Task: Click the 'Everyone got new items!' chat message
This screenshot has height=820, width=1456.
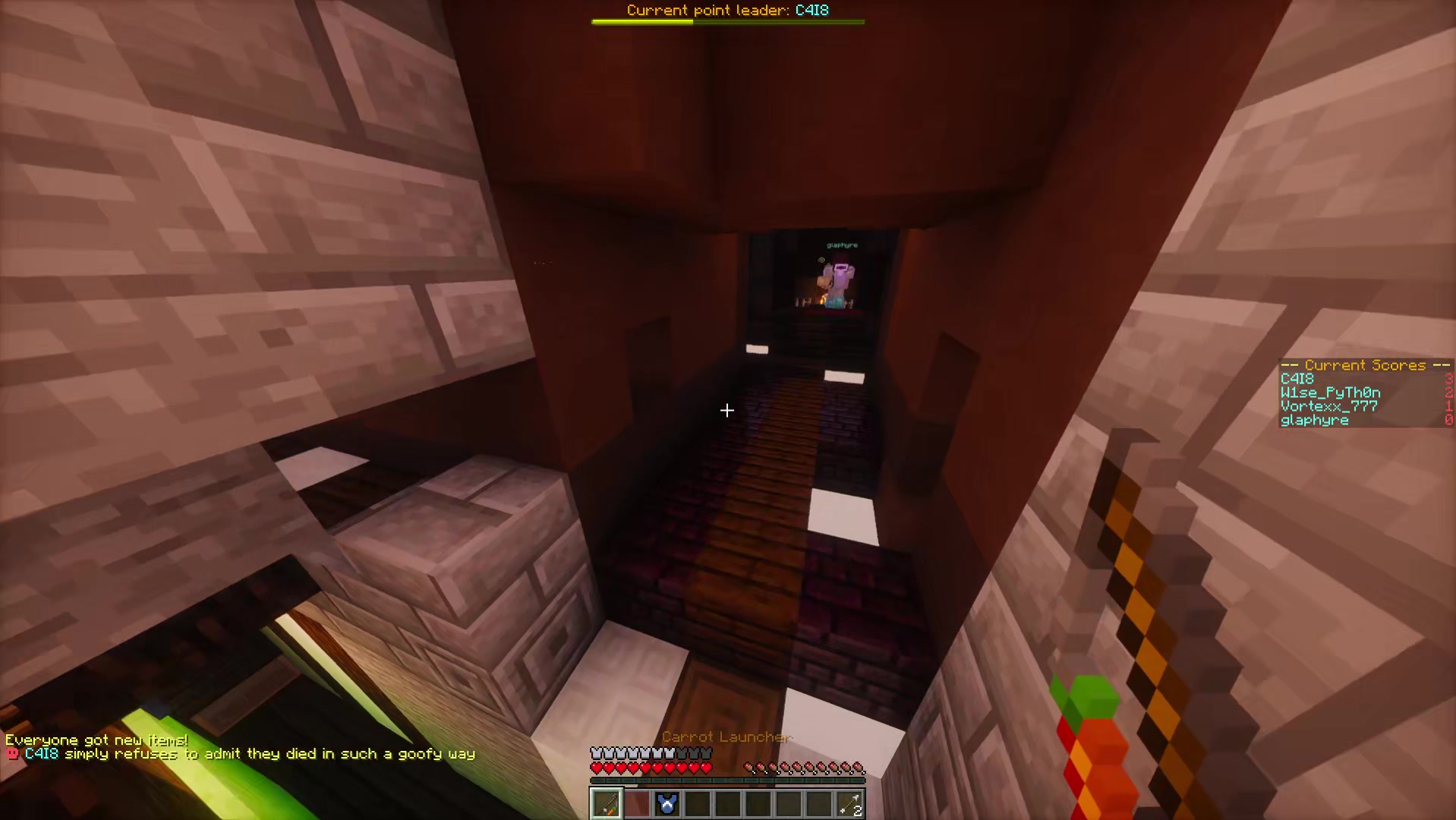Action: point(96,738)
